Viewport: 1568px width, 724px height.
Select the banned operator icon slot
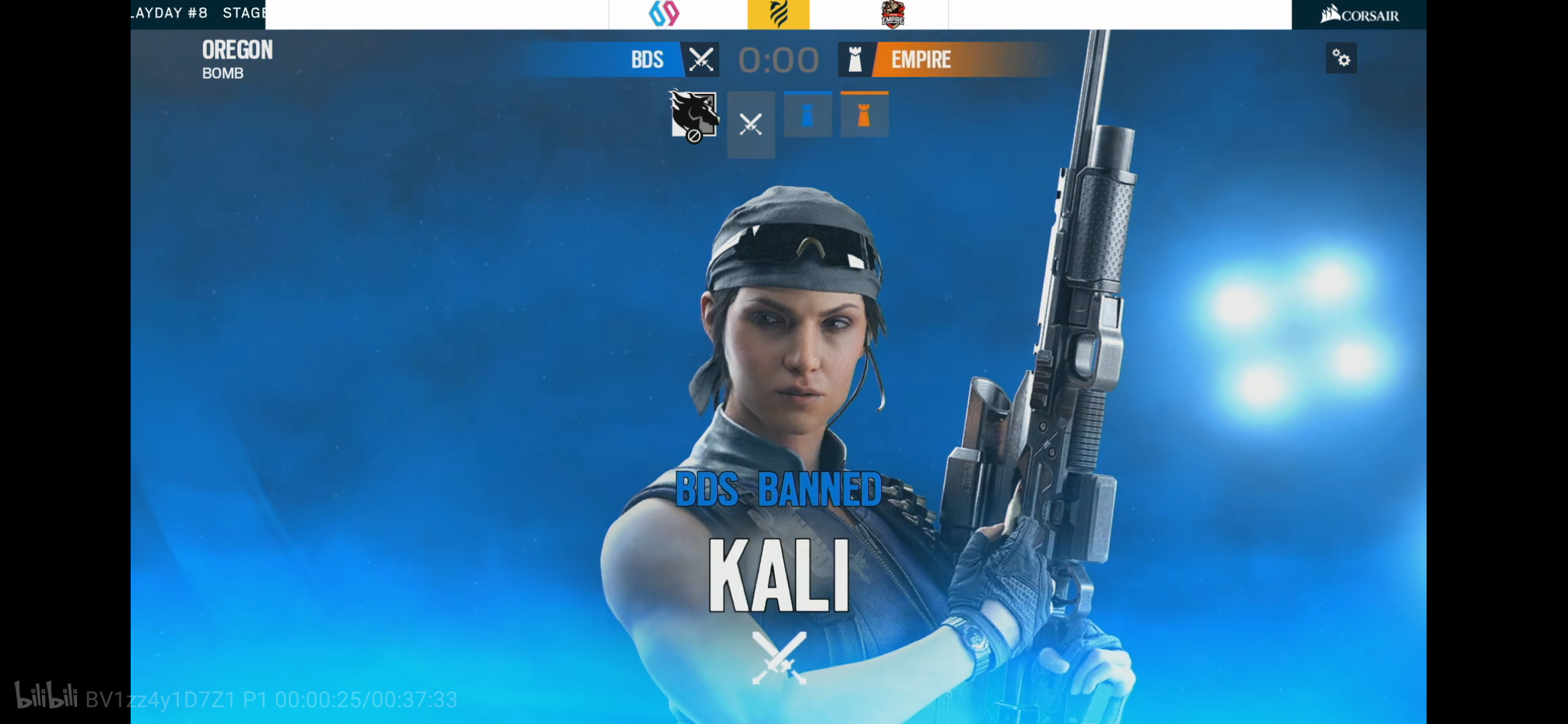click(694, 116)
